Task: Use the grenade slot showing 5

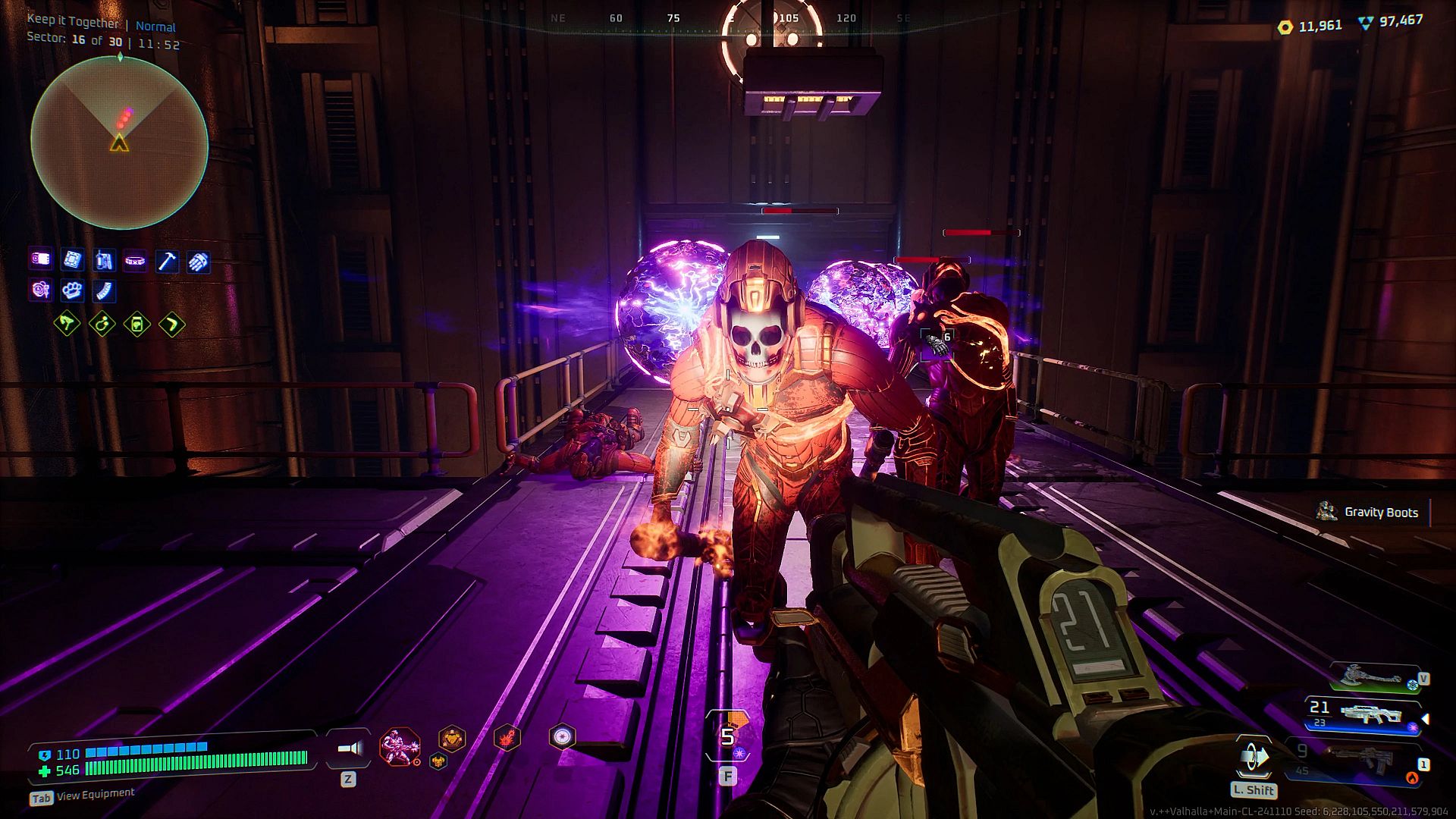Action: (728, 736)
